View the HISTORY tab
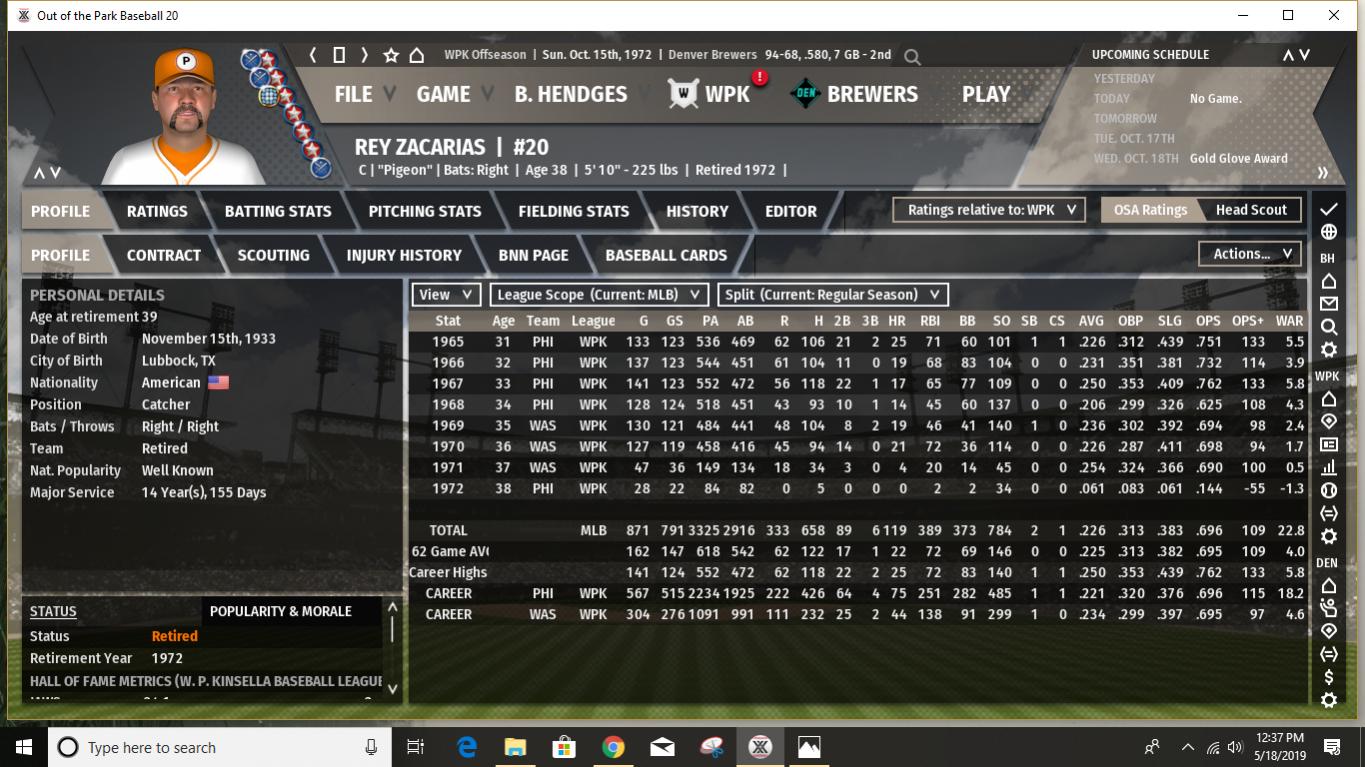 coord(697,211)
